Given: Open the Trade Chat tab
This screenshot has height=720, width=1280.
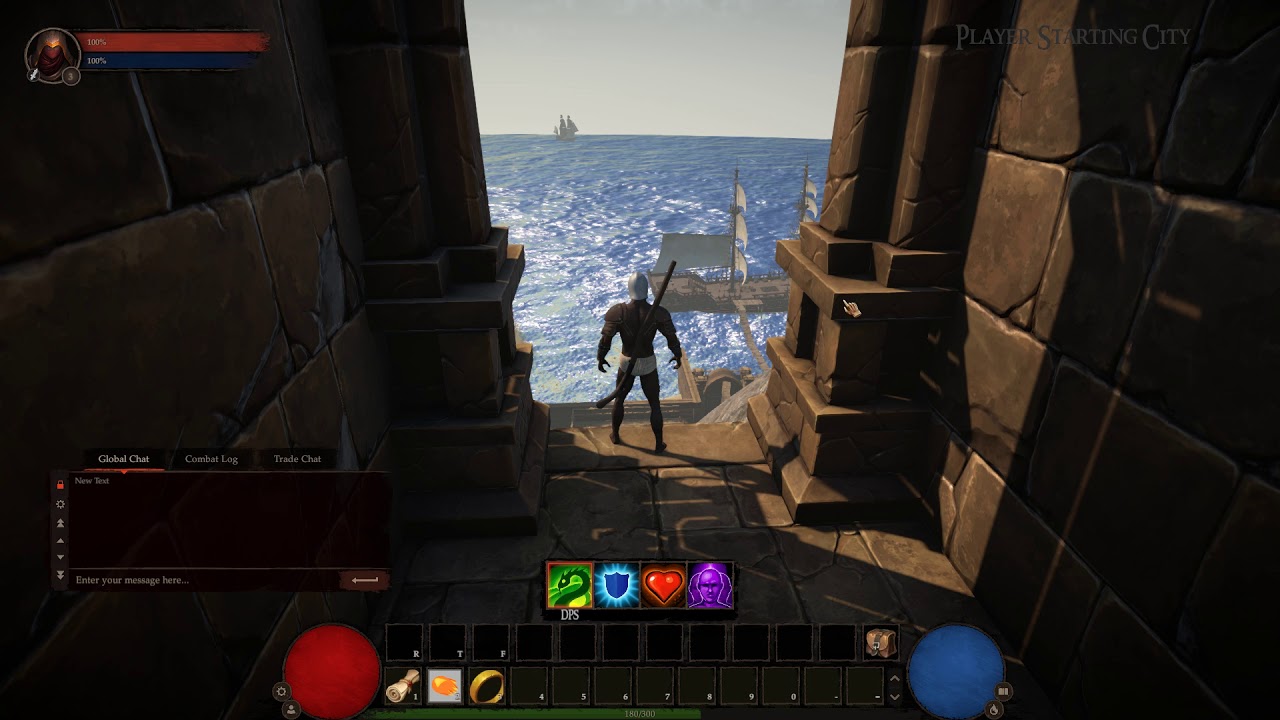Looking at the screenshot, I should coord(297,459).
